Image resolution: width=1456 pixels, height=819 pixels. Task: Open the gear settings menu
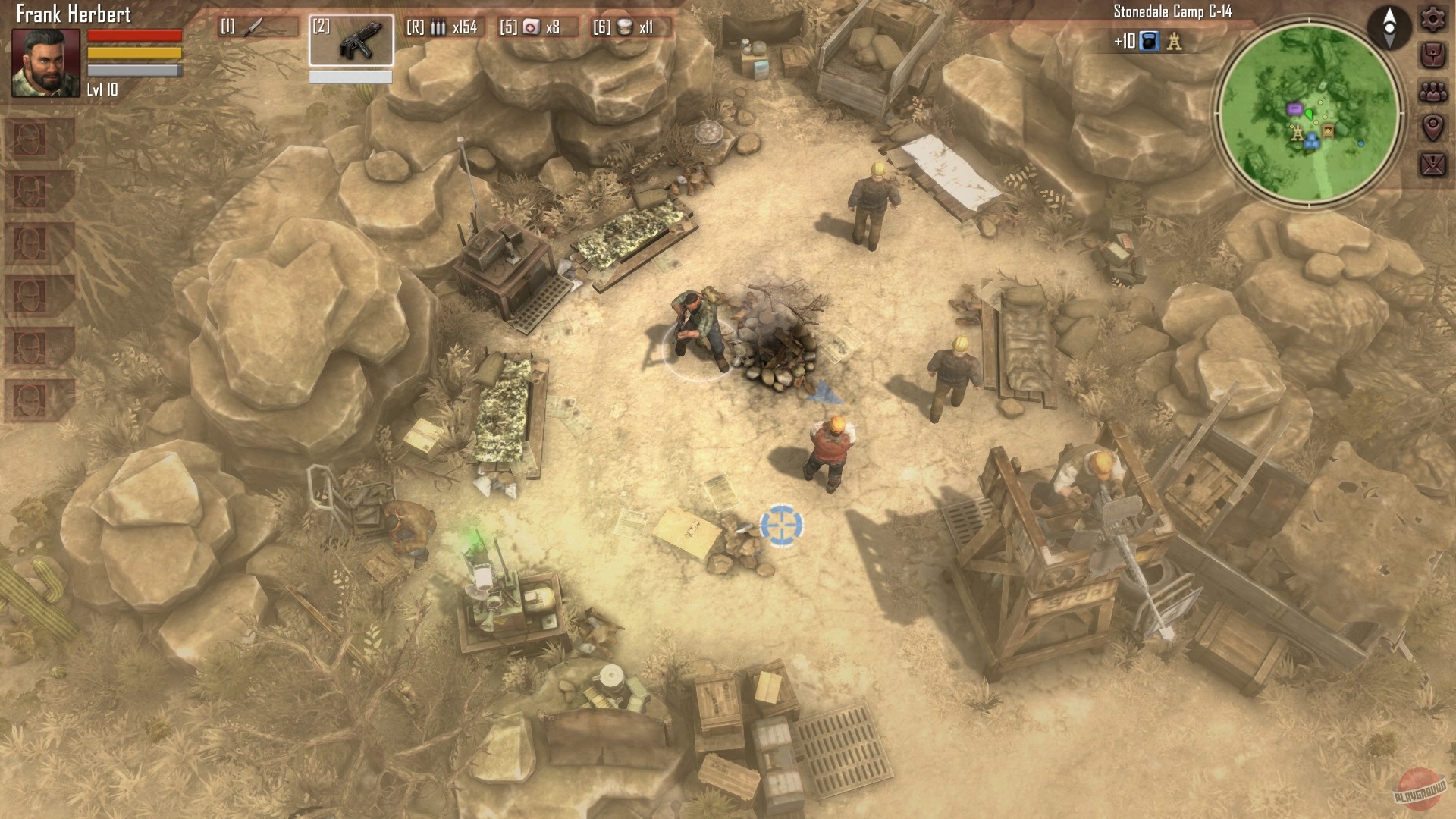(x=1432, y=19)
